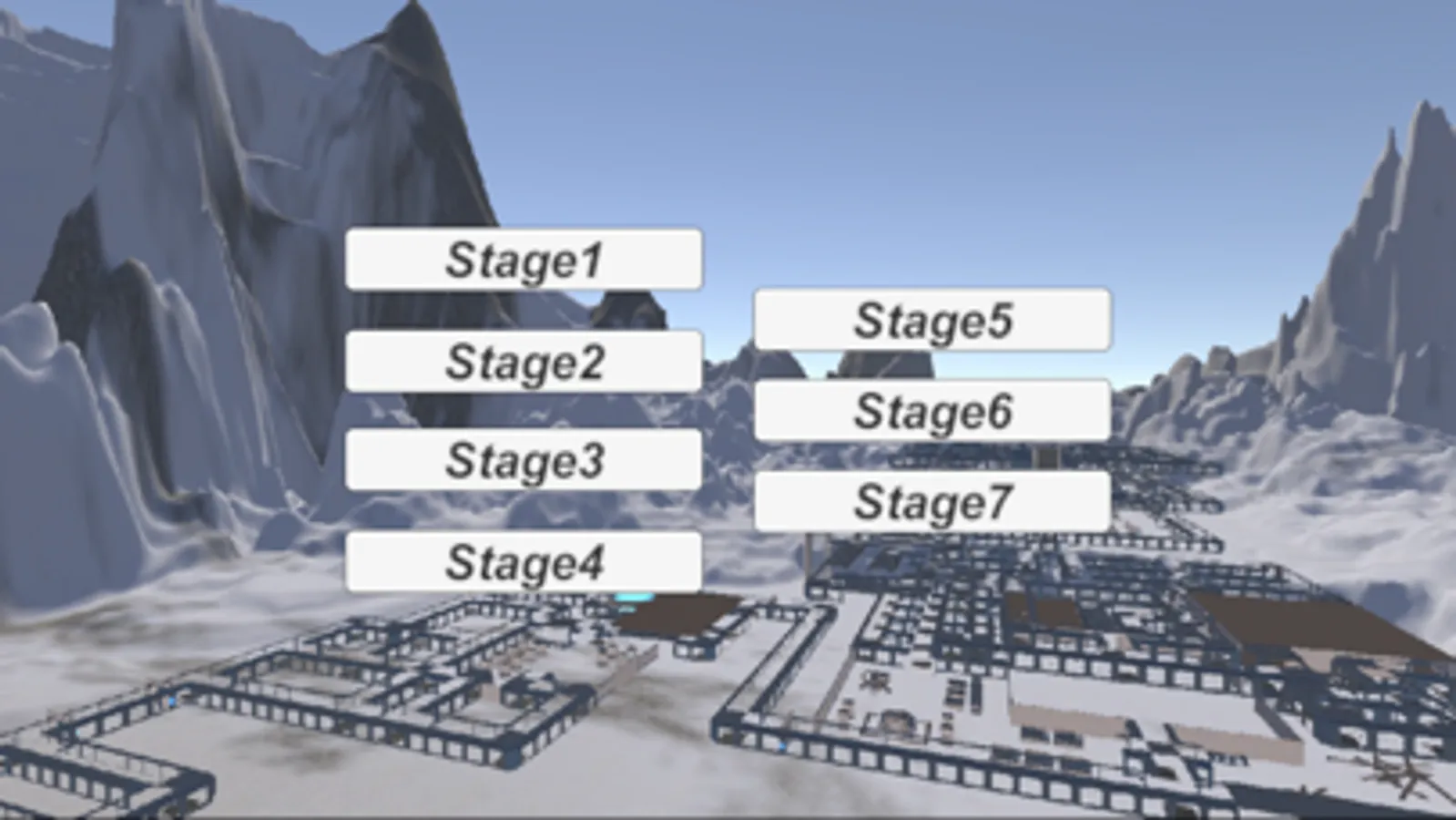Click the Stage2 button

tap(526, 361)
